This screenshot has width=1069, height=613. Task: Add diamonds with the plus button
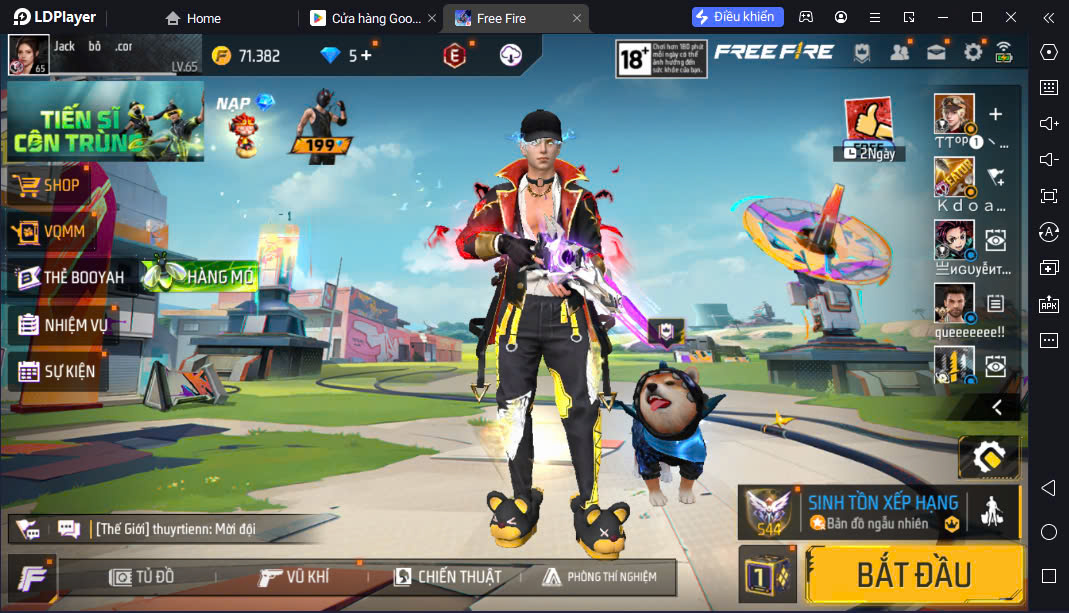(x=366, y=55)
